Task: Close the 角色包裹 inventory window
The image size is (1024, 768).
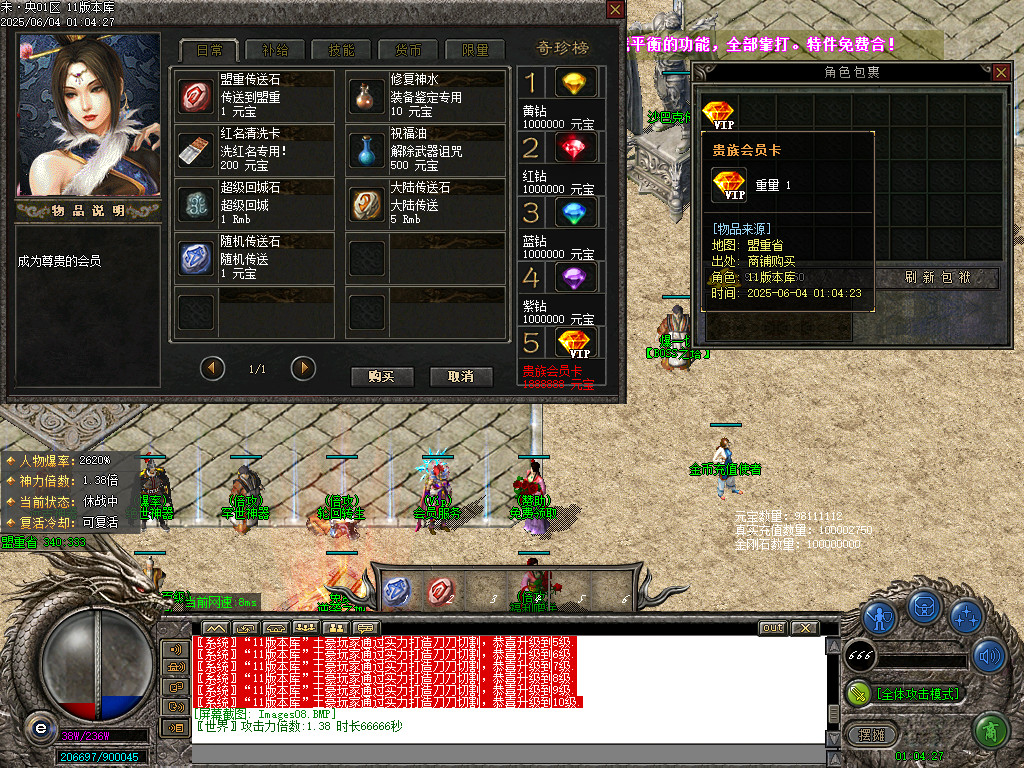Action: (x=1000, y=72)
